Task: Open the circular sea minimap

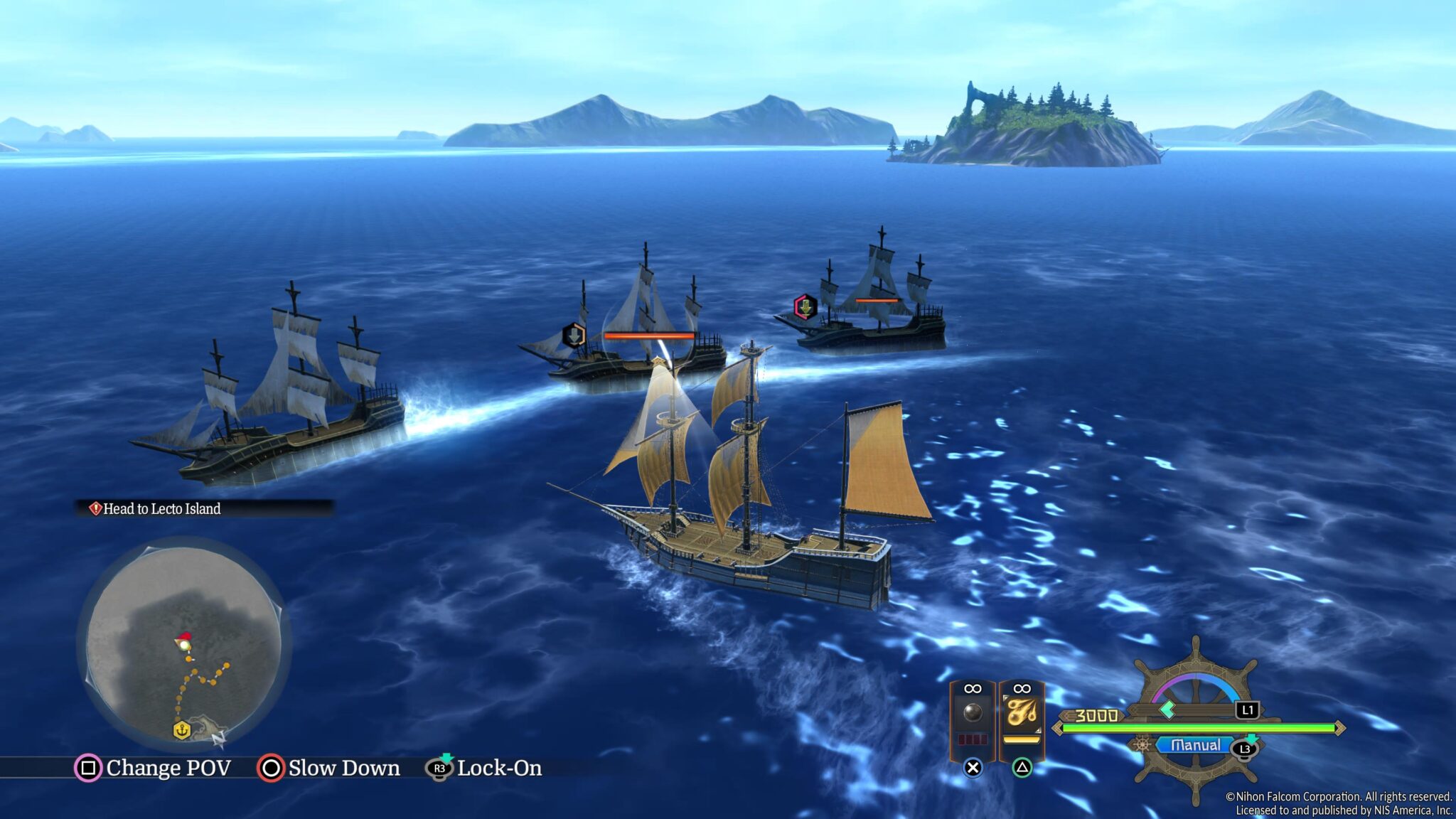Action: [x=183, y=643]
